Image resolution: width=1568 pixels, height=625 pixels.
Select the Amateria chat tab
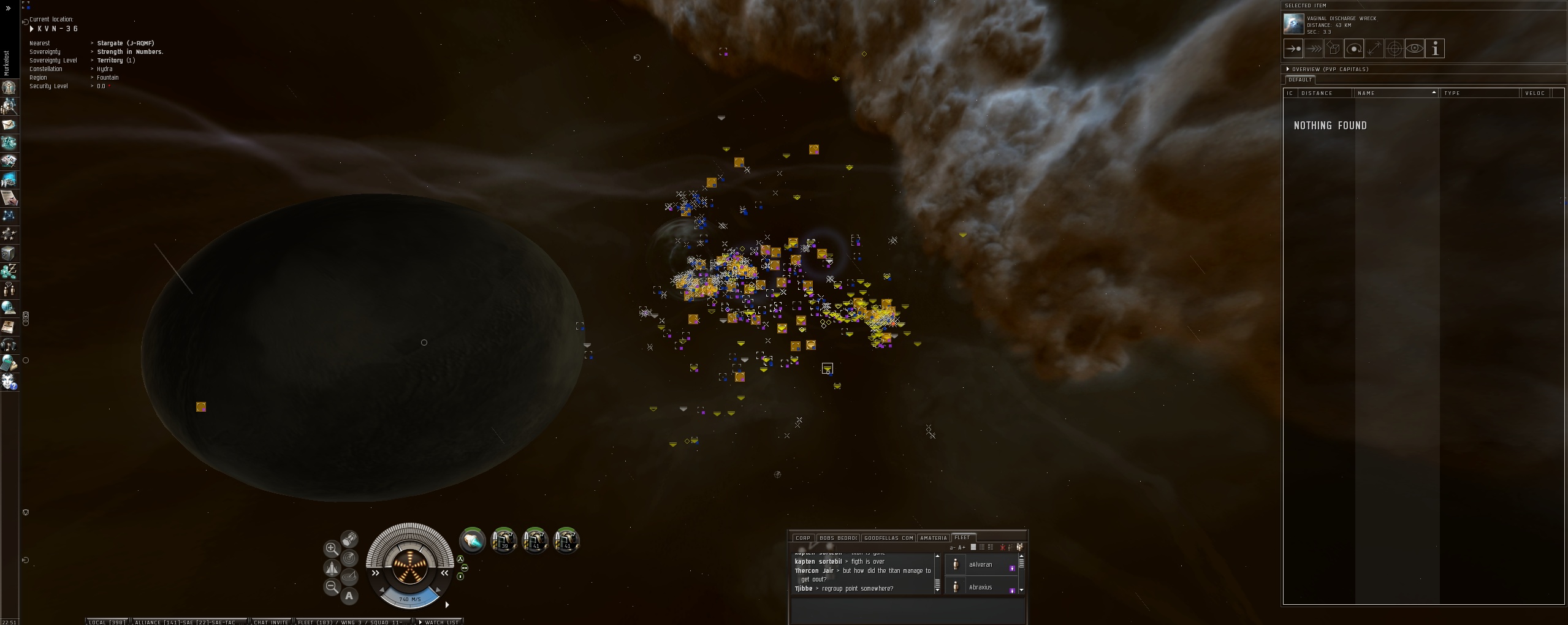point(933,538)
